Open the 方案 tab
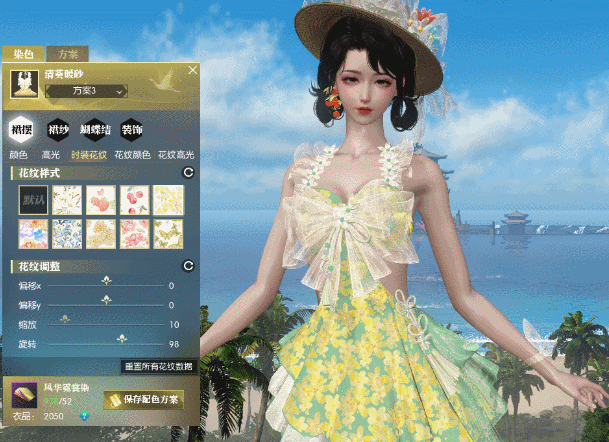The width and height of the screenshot is (609, 442). click(69, 54)
